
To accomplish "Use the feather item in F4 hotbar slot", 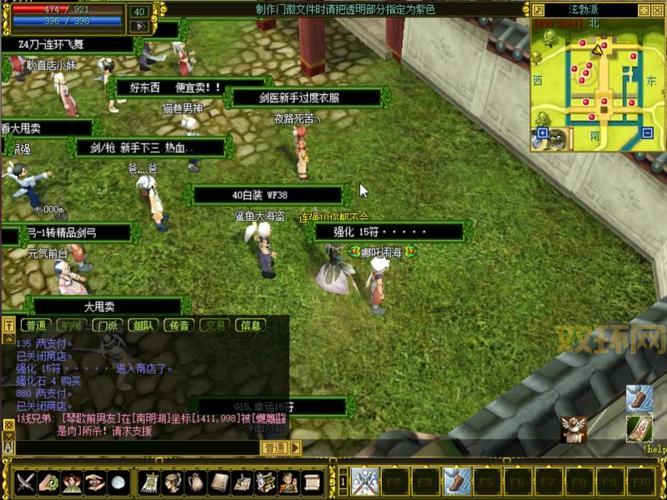I will click(457, 481).
